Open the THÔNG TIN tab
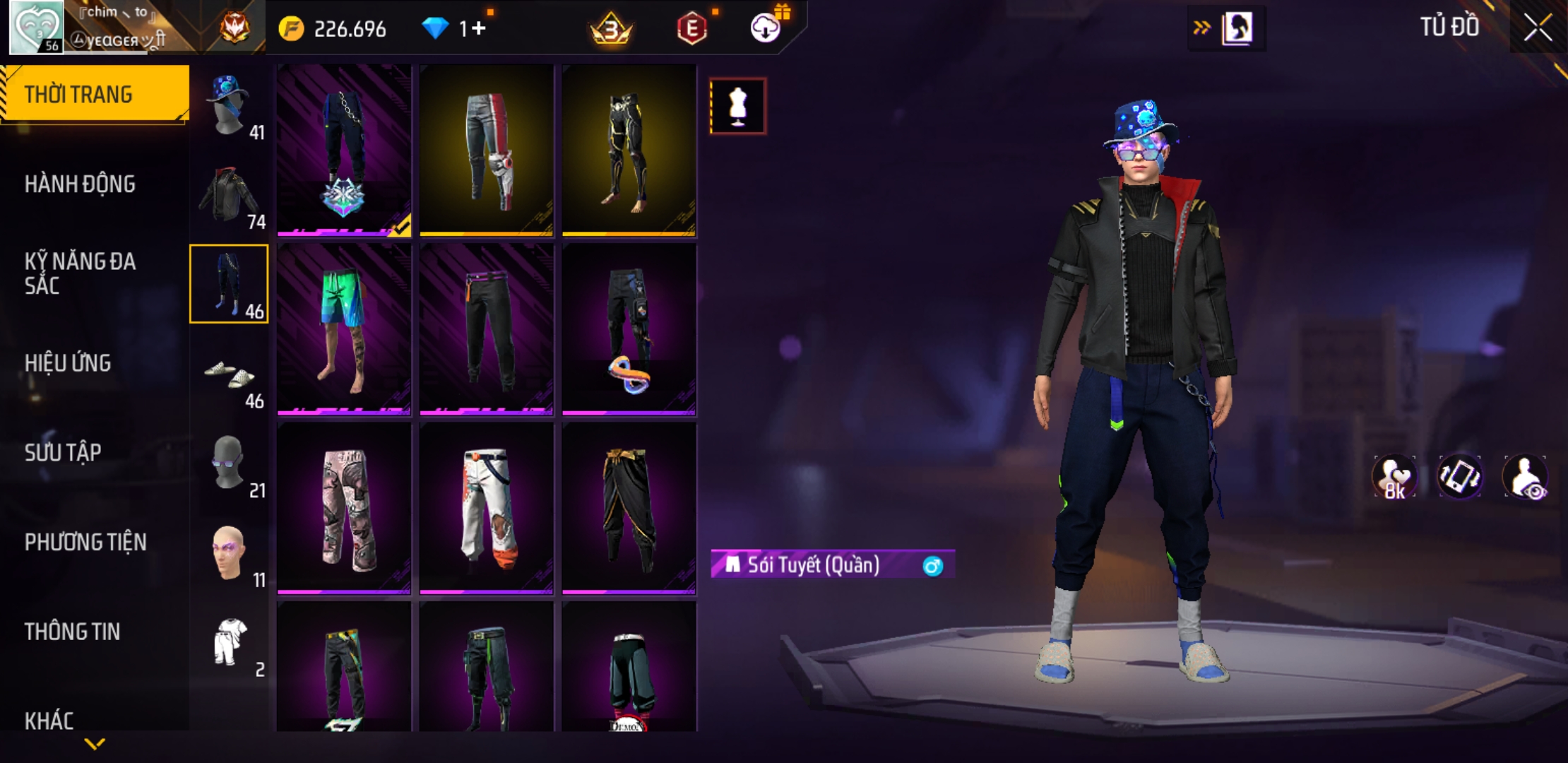The image size is (1568, 763). [72, 632]
